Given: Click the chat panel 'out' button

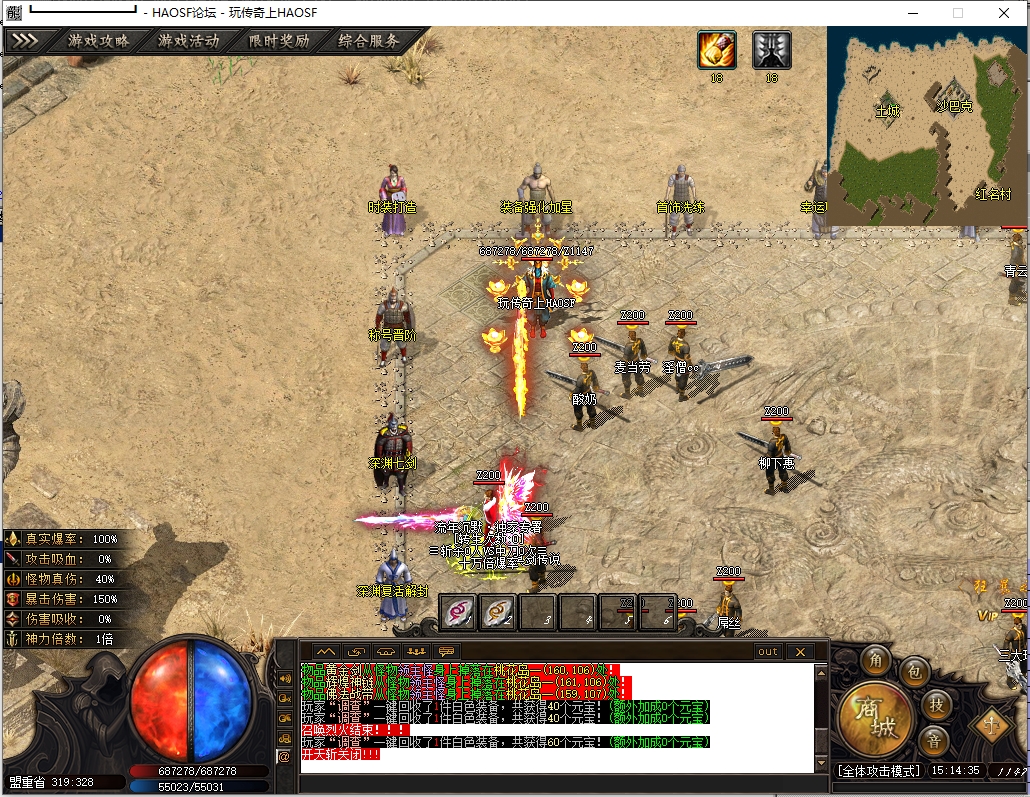Looking at the screenshot, I should tap(767, 651).
